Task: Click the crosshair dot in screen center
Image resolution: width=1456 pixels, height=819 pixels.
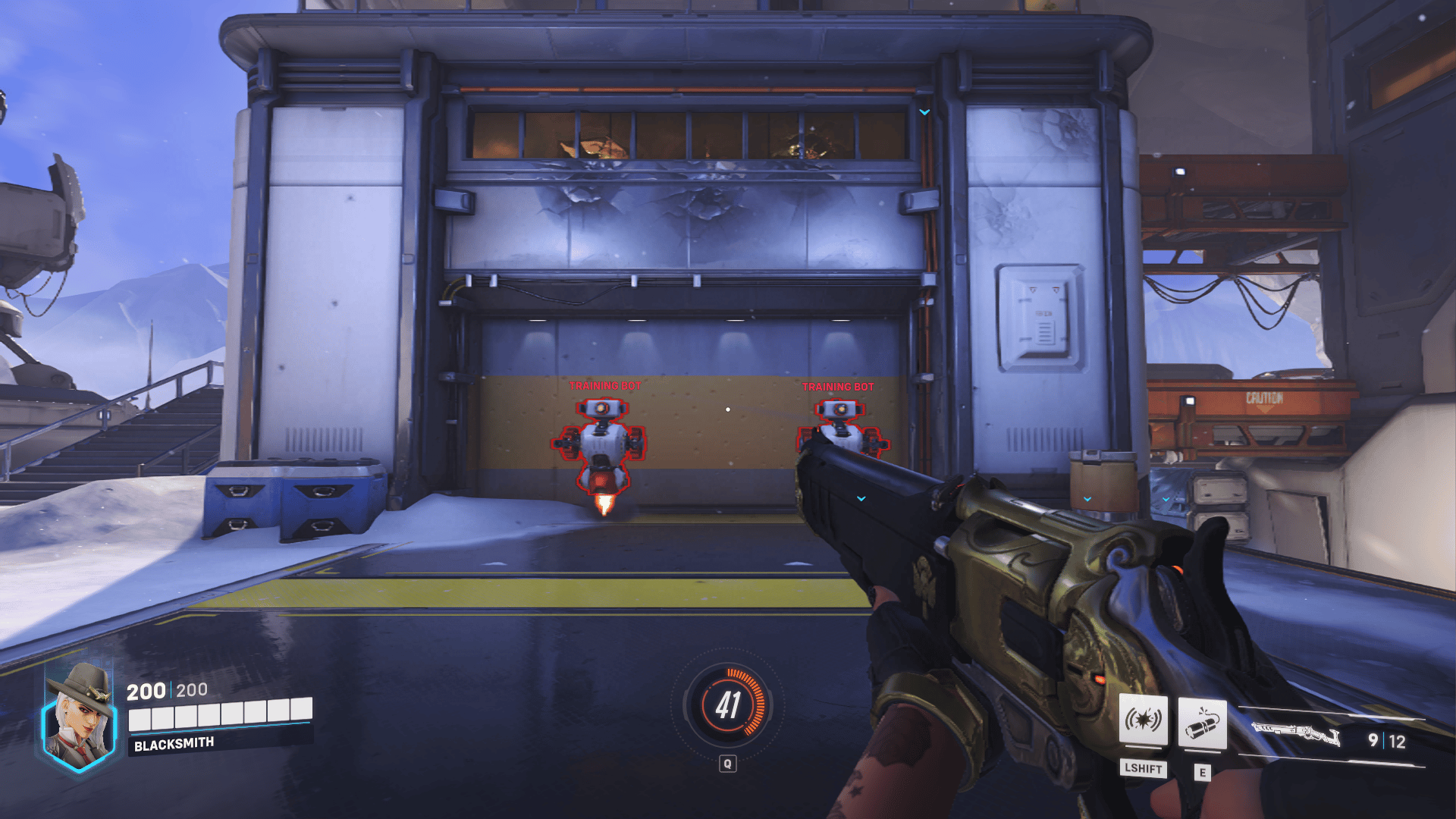Action: click(x=729, y=409)
